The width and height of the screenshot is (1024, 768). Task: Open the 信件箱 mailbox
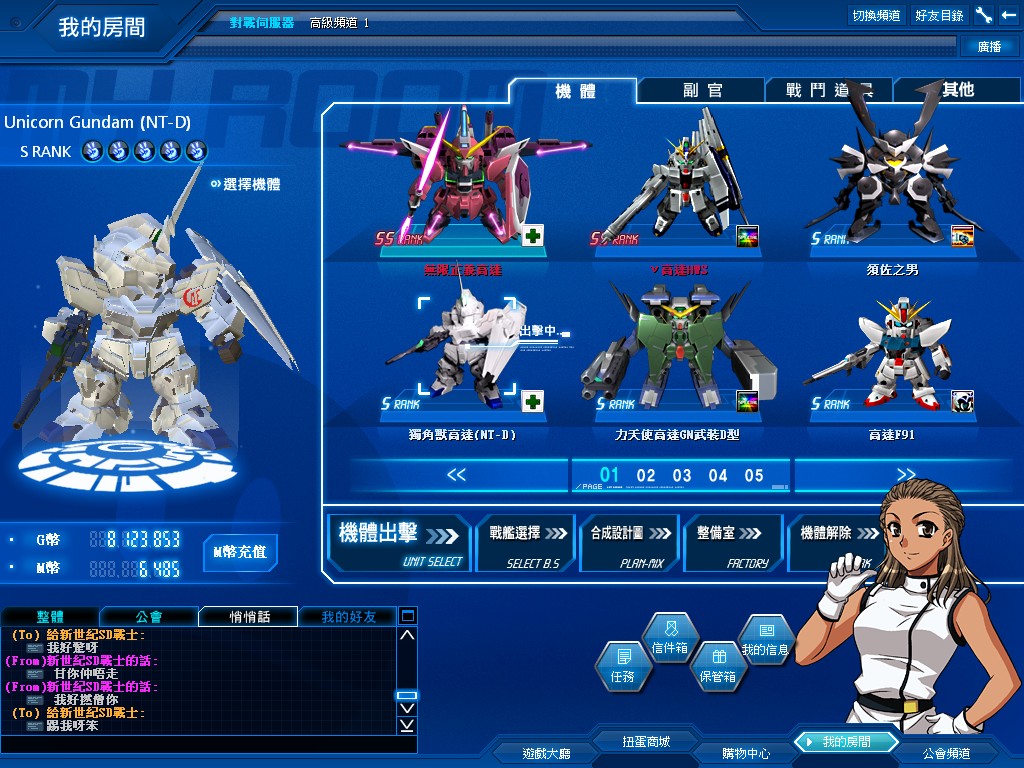pyautogui.click(x=670, y=638)
